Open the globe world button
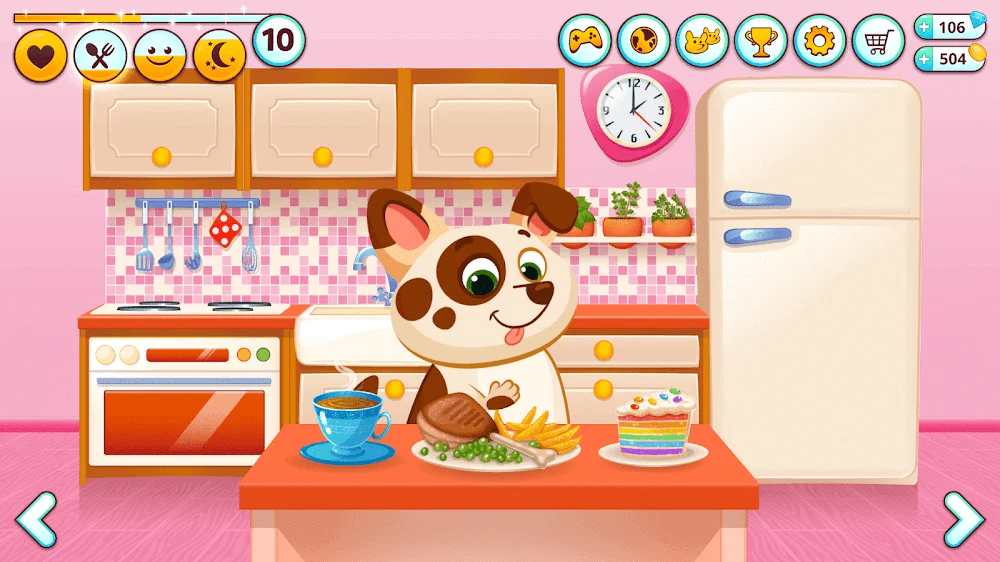1000x562 pixels. coord(643,41)
